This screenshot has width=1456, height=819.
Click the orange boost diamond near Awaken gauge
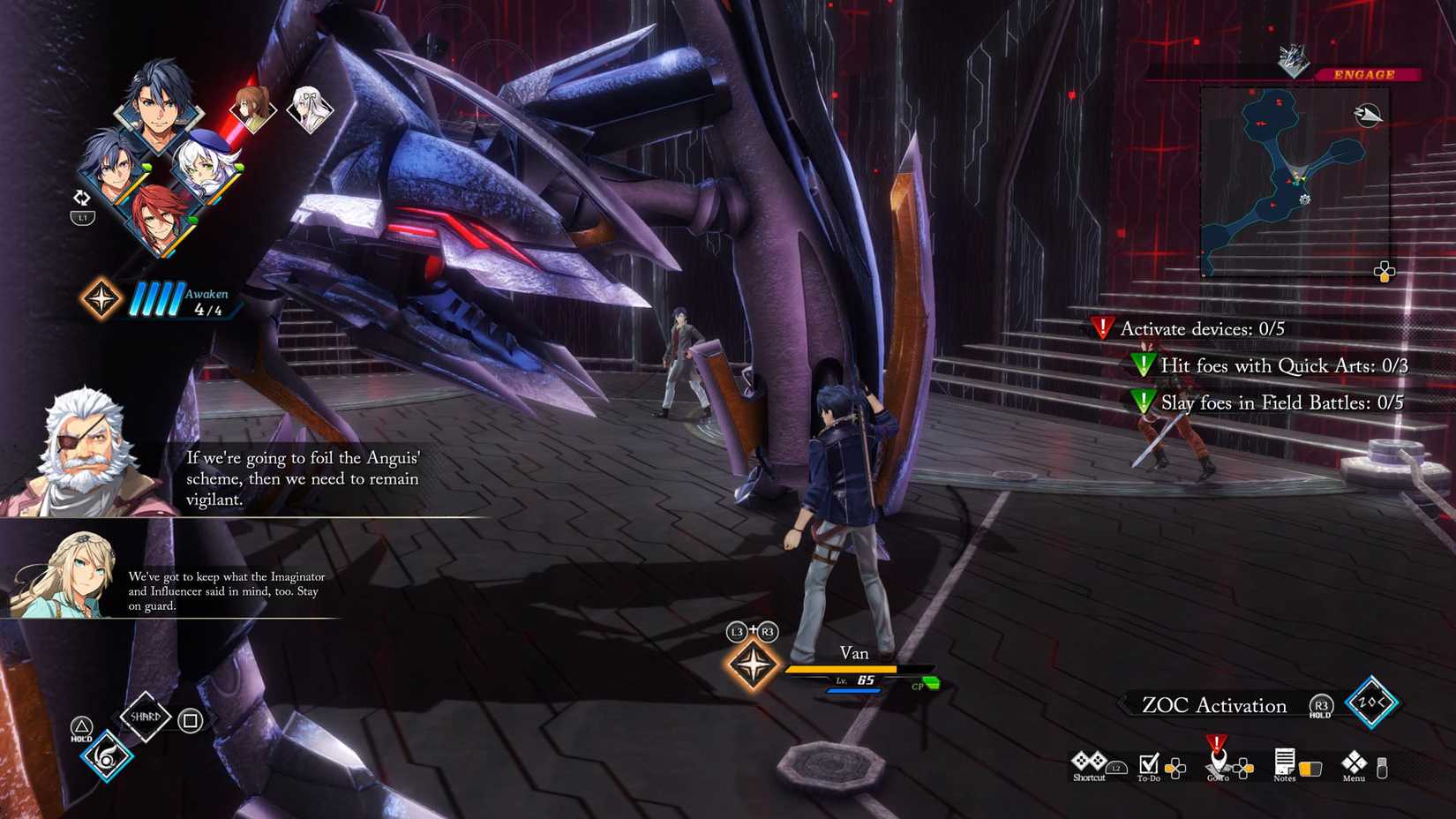[100, 299]
